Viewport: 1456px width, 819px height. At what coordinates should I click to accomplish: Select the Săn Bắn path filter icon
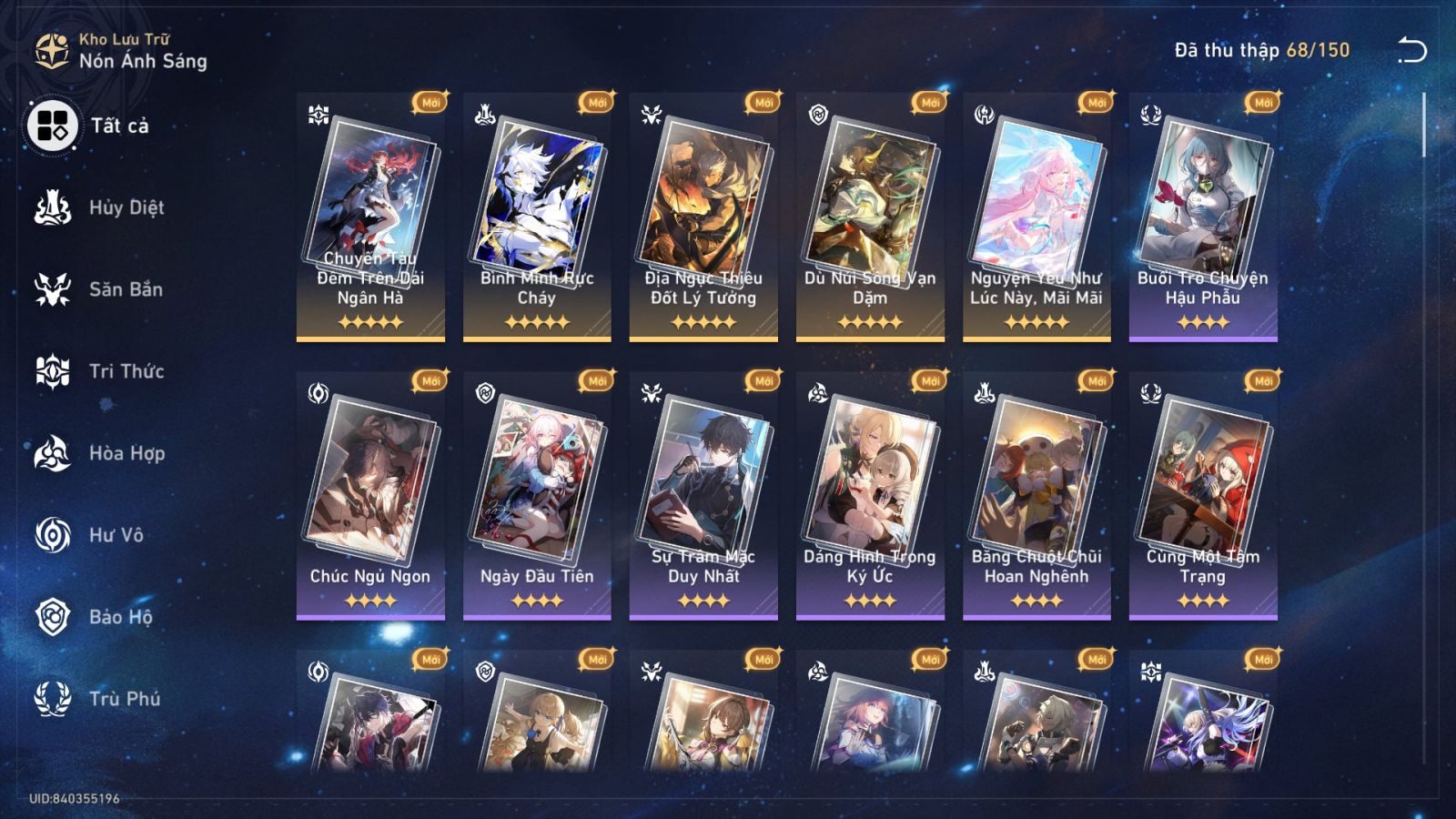(53, 289)
